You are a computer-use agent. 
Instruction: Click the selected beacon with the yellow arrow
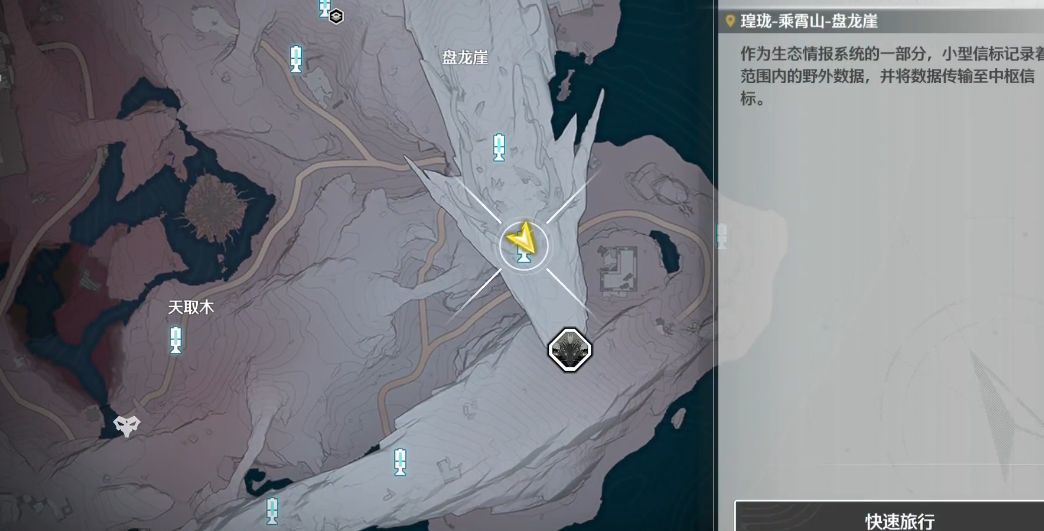(x=523, y=243)
